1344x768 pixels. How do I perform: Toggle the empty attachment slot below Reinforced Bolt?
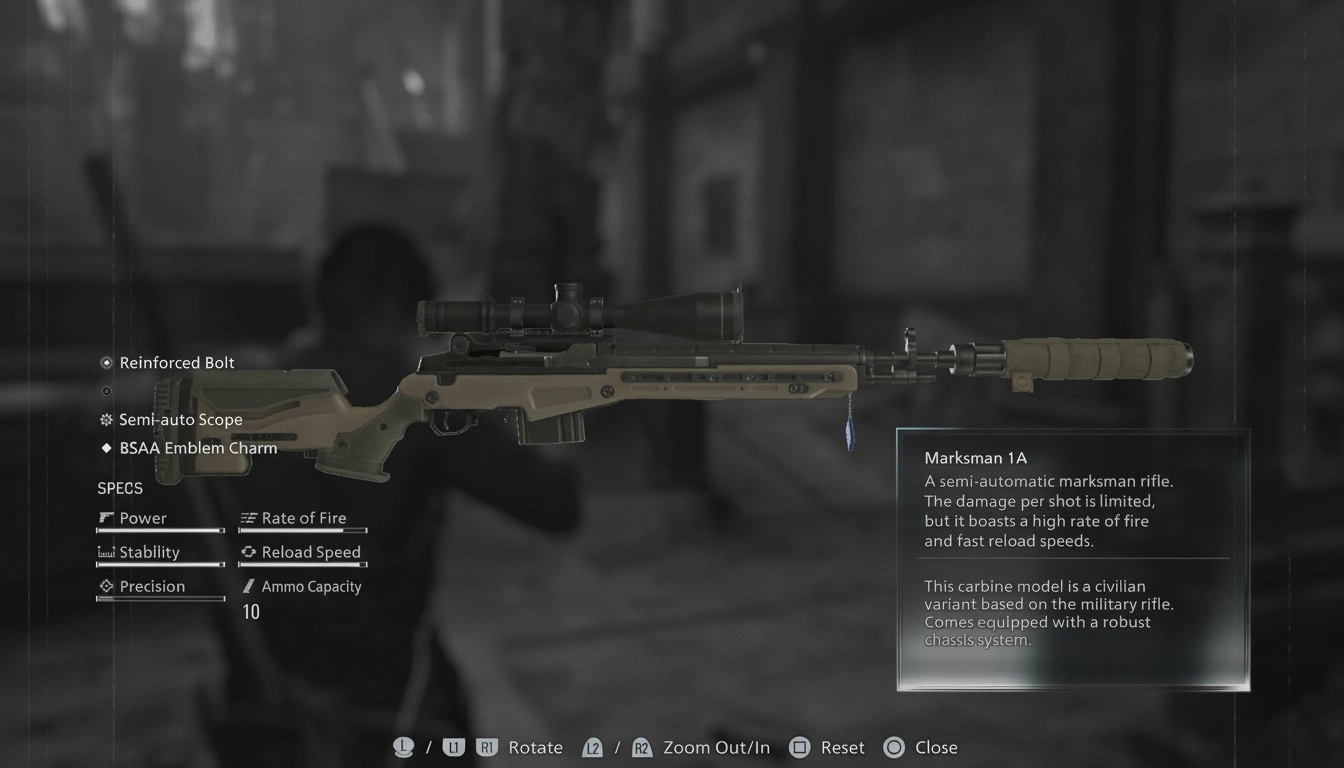point(106,390)
